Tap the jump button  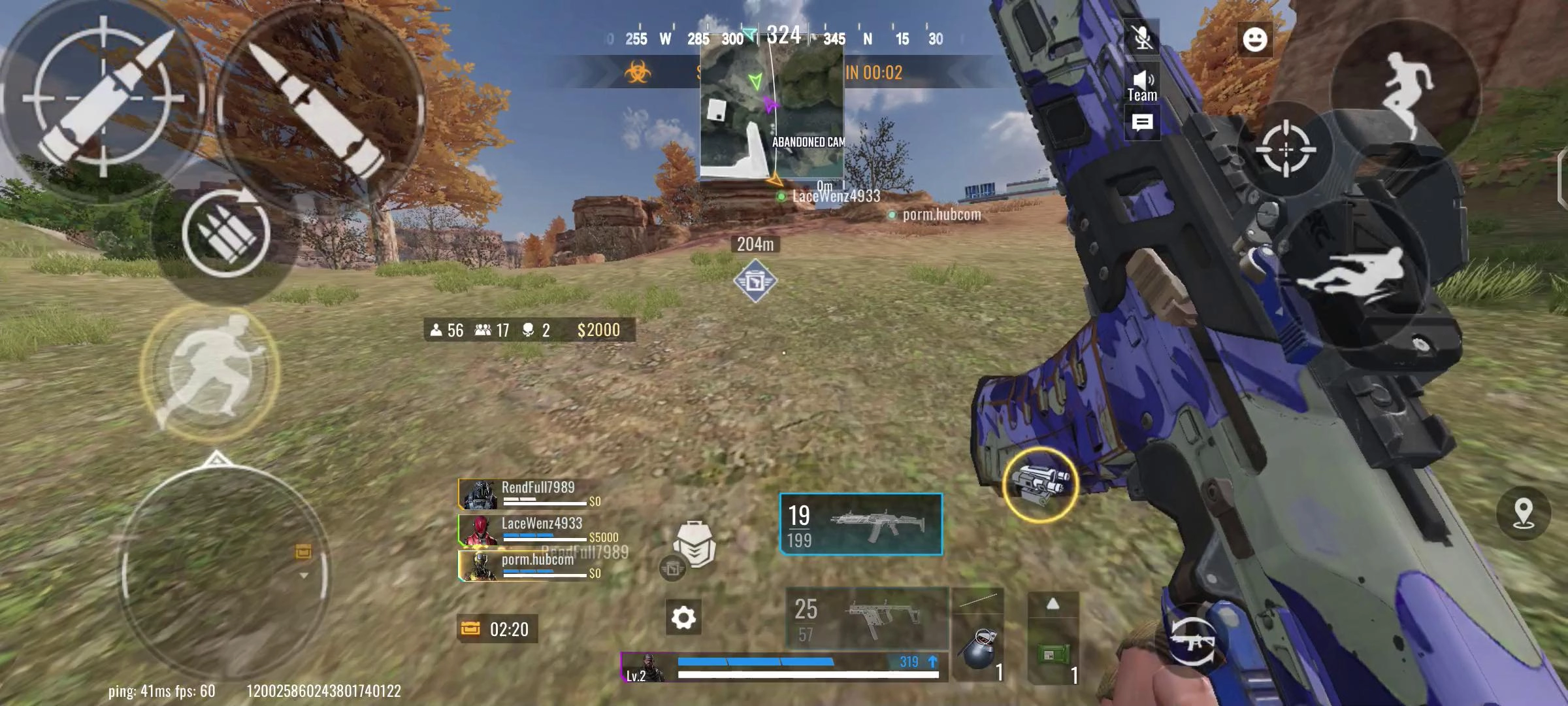[1406, 92]
